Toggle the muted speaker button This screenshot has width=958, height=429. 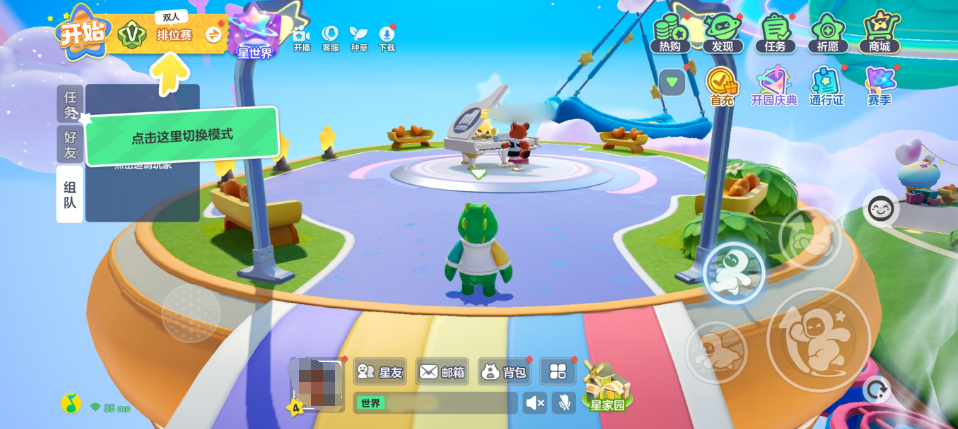(536, 403)
